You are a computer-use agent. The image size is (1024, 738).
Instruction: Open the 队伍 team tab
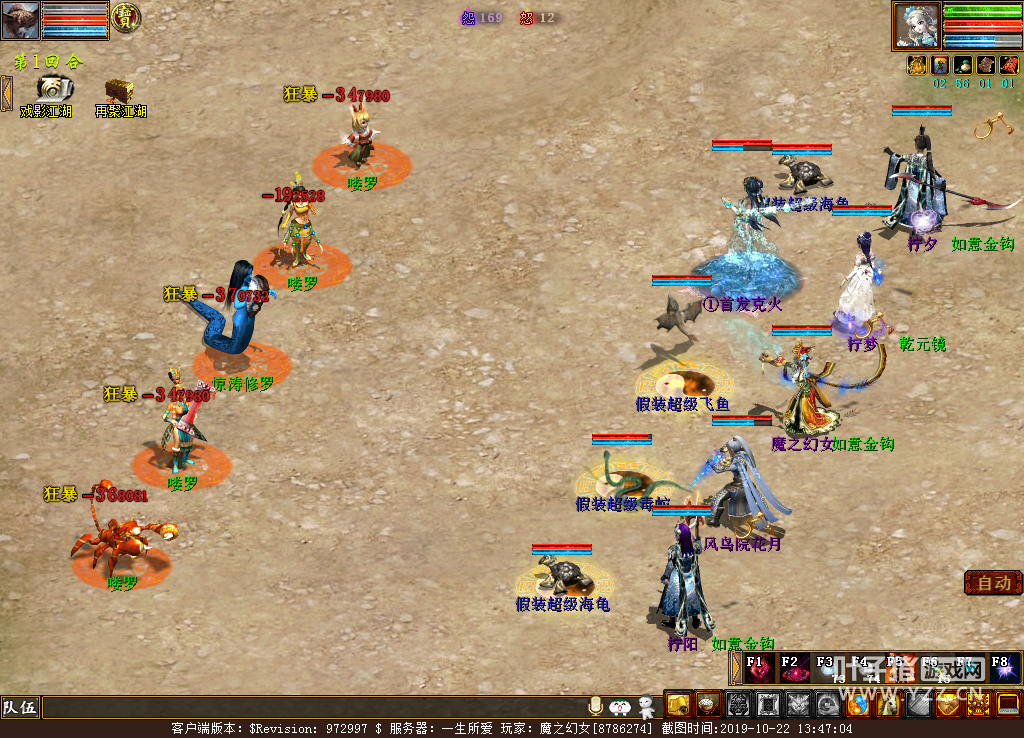[20, 708]
